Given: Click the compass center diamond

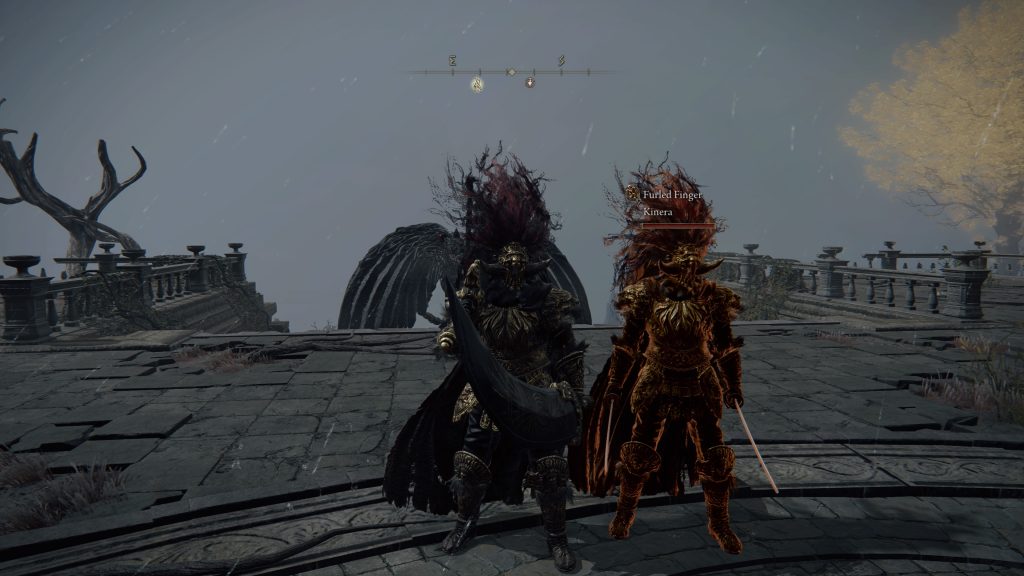Looking at the screenshot, I should click(x=511, y=72).
